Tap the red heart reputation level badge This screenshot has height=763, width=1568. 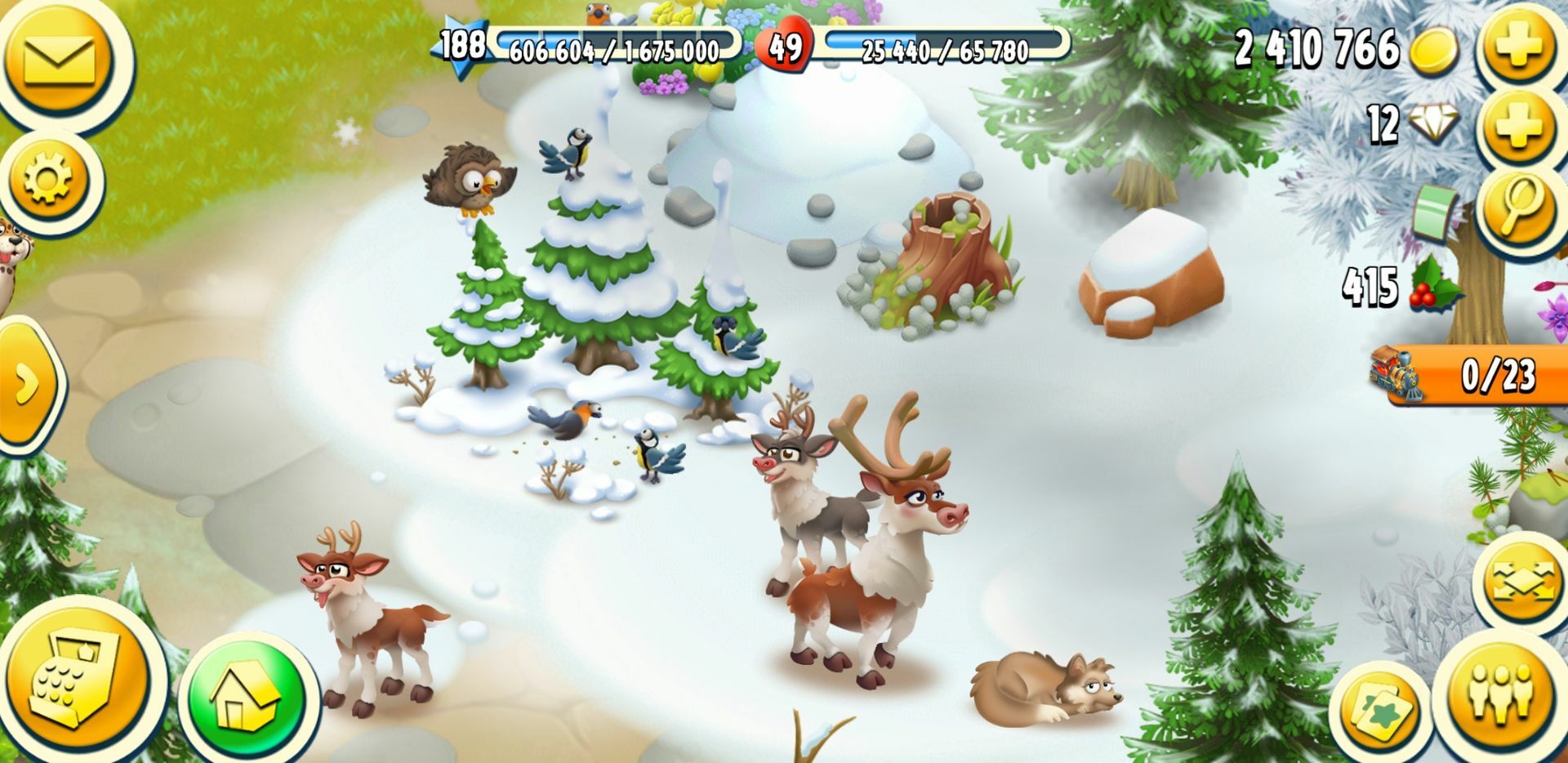(x=785, y=47)
